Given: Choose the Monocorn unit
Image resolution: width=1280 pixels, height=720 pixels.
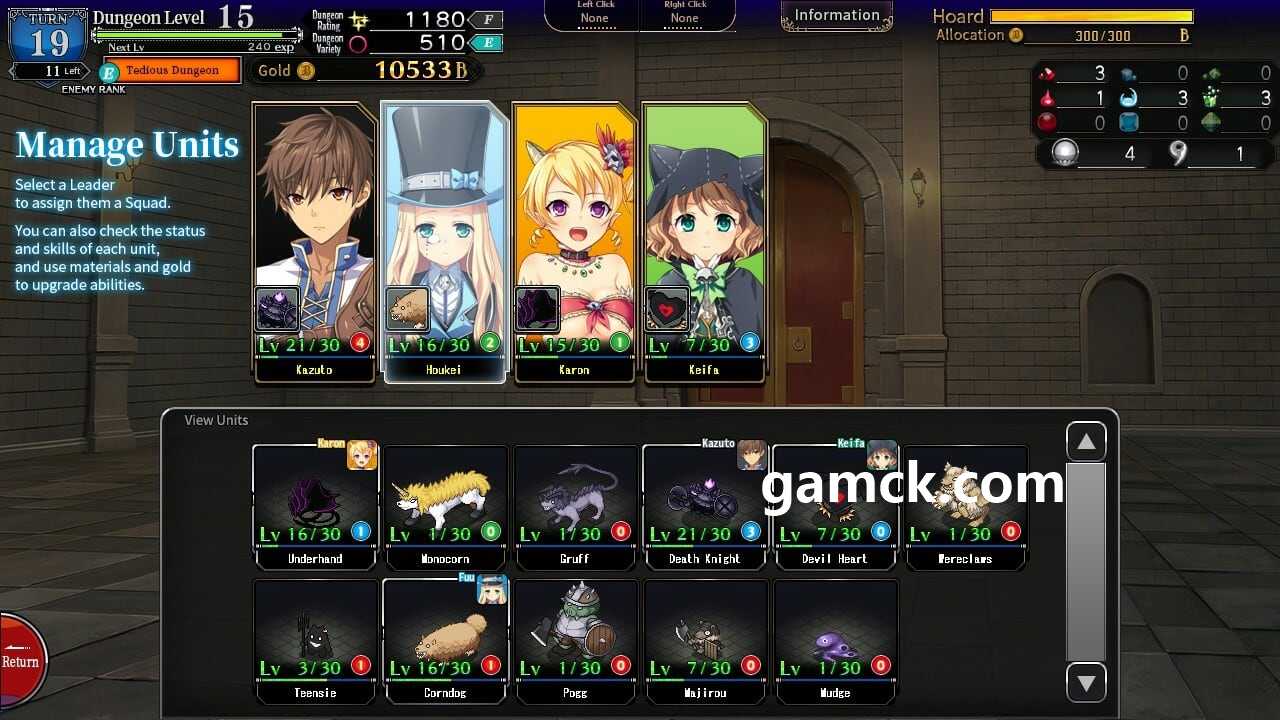Looking at the screenshot, I should [445, 507].
